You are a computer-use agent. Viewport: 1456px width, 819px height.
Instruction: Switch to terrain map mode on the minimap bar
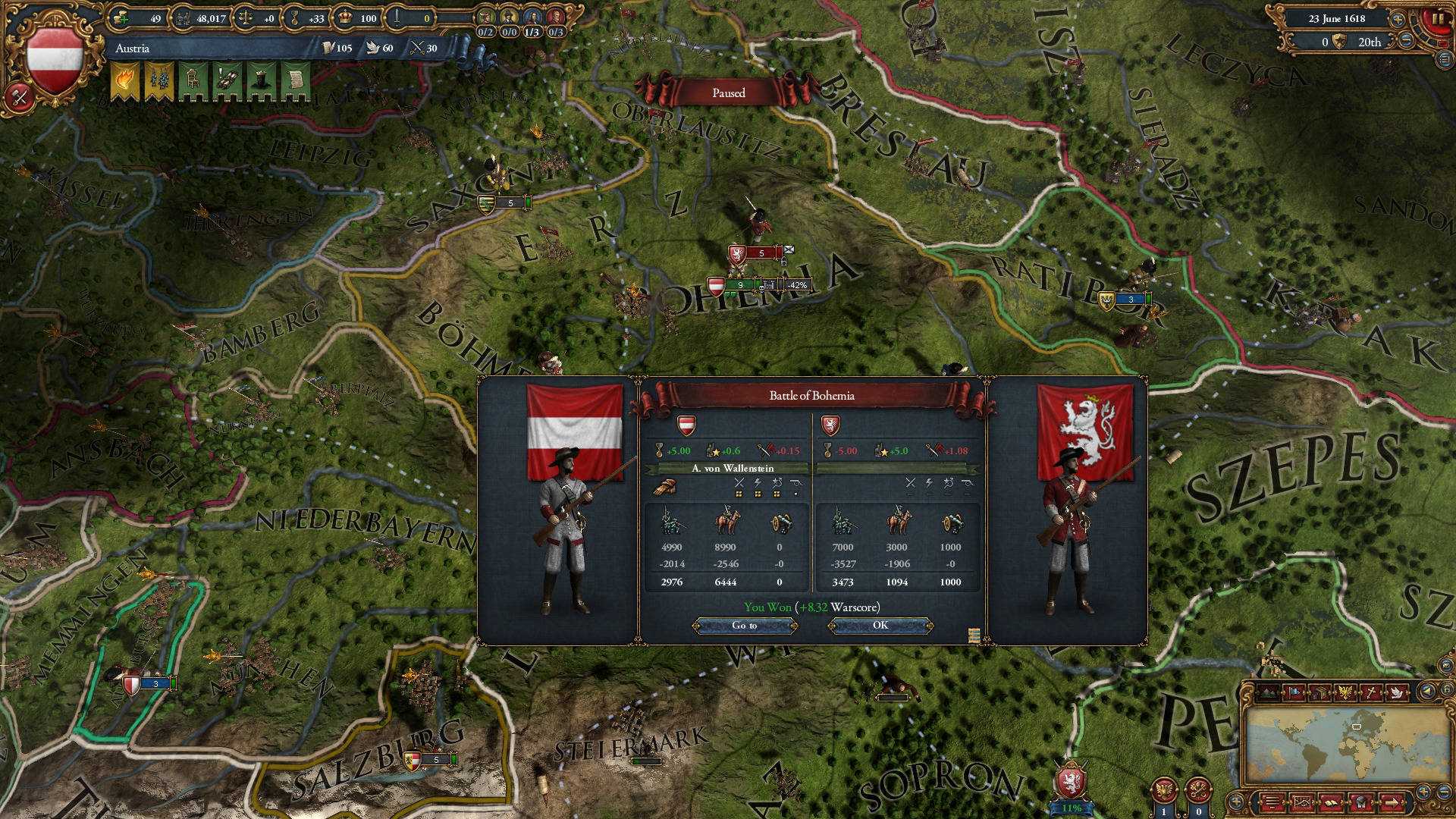[1269, 693]
